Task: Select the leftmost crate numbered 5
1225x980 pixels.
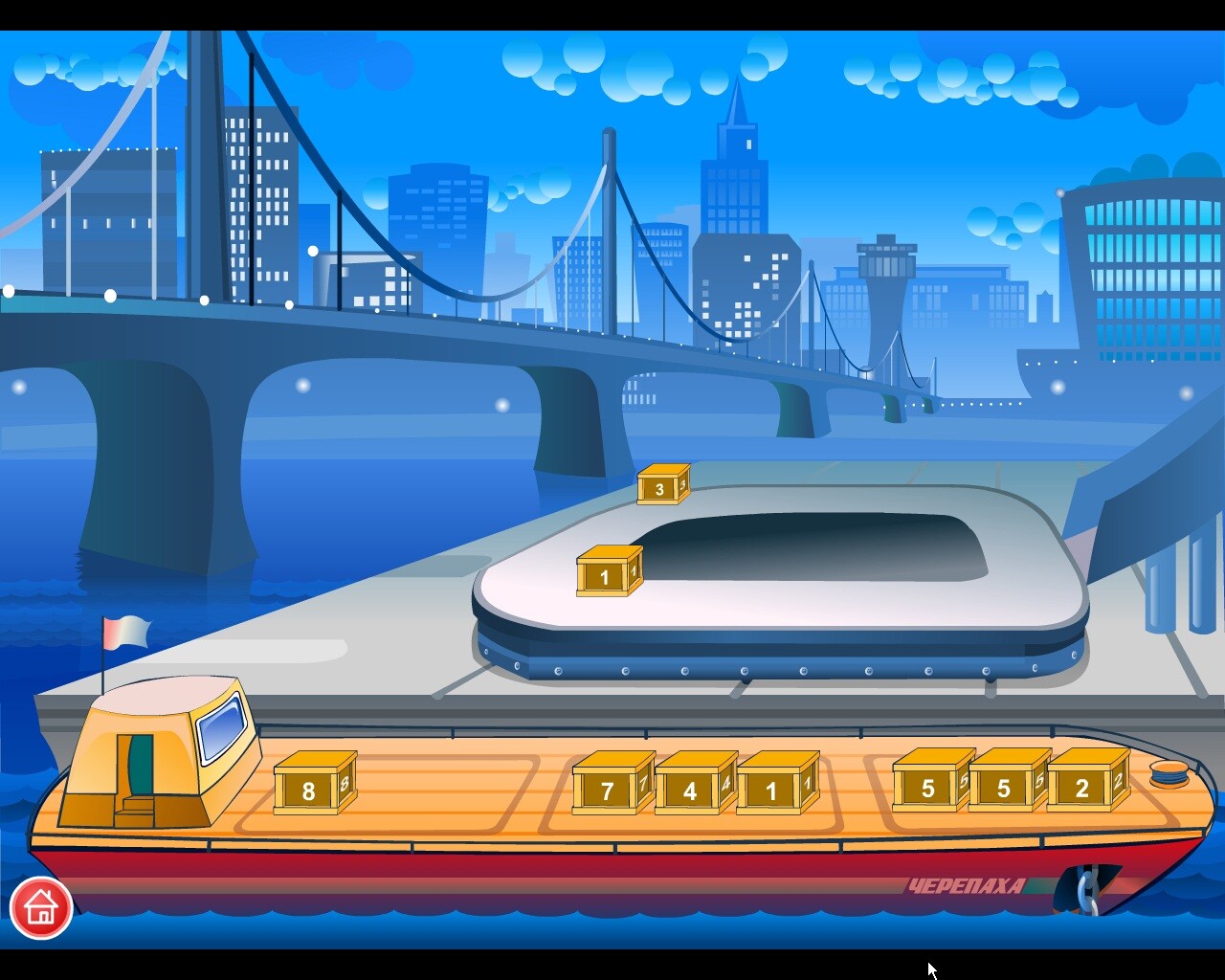Action: 926,788
